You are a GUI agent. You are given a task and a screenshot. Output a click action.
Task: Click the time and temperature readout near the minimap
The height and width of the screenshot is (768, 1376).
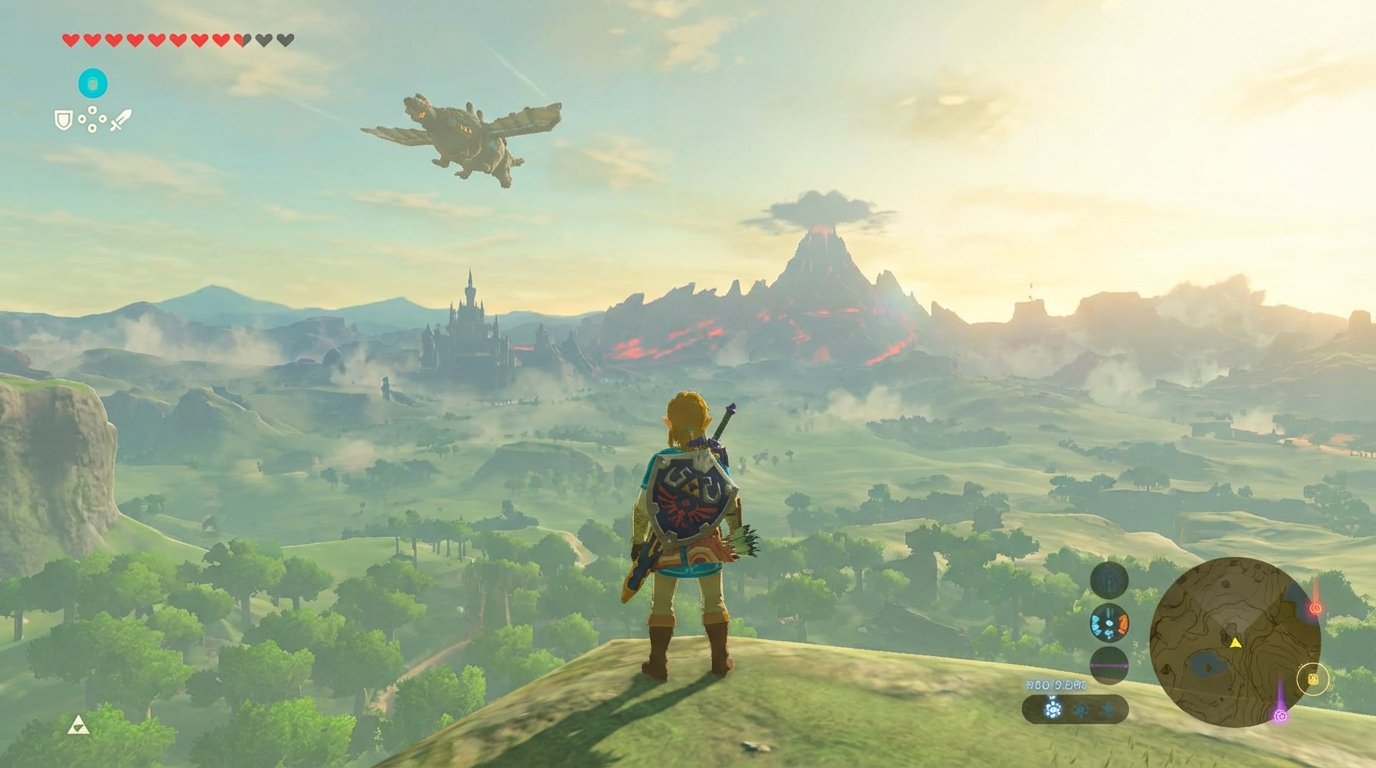(1056, 685)
